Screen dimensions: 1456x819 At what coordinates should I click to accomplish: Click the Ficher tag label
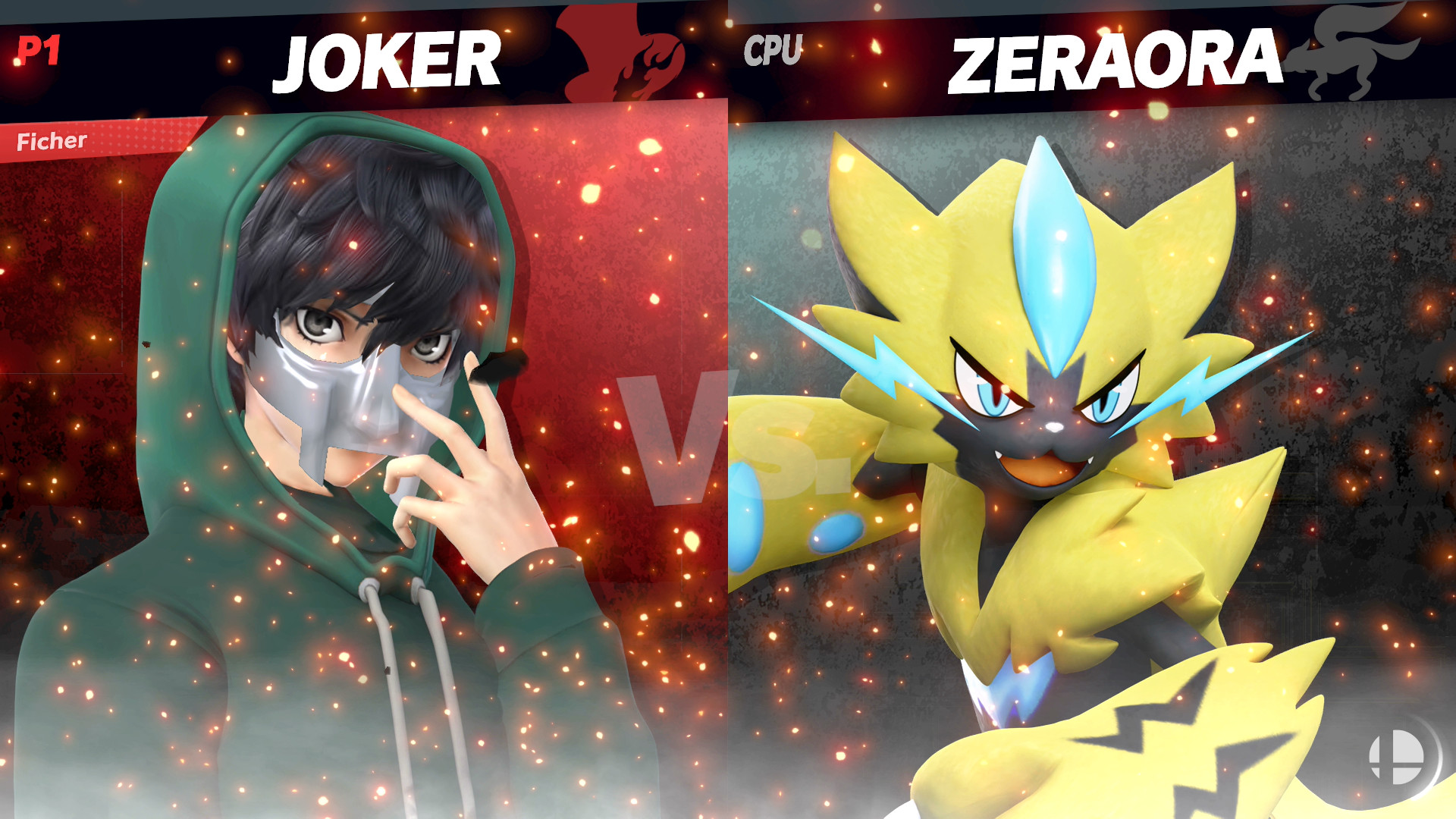click(x=50, y=140)
